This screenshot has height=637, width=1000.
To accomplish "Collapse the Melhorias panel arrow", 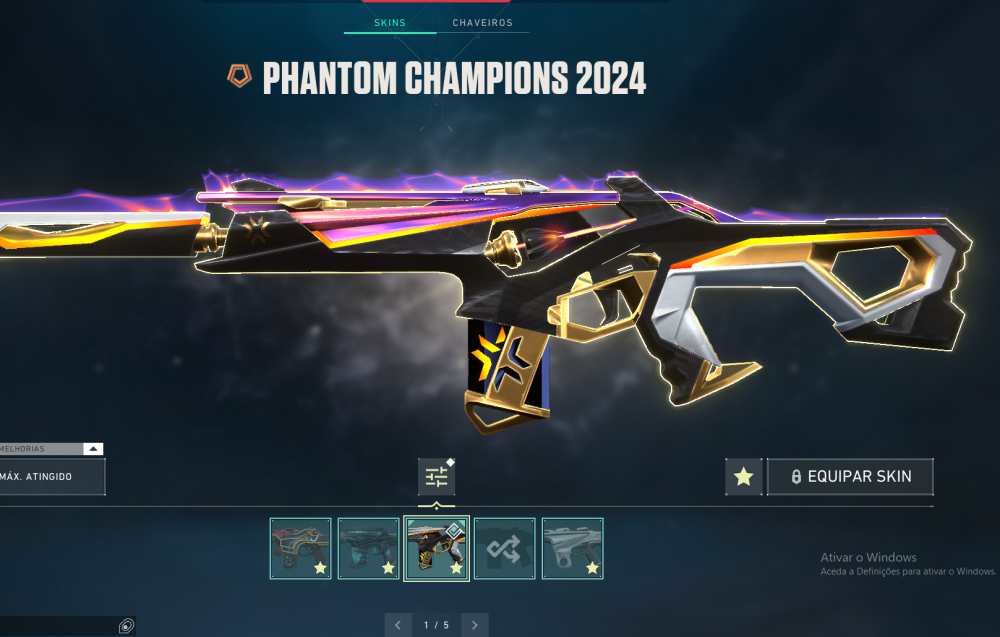I will coord(92,450).
